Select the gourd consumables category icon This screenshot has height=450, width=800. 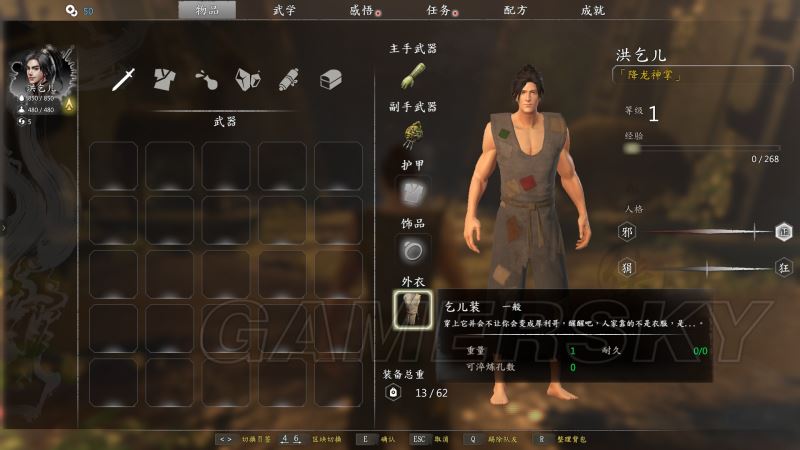point(206,80)
